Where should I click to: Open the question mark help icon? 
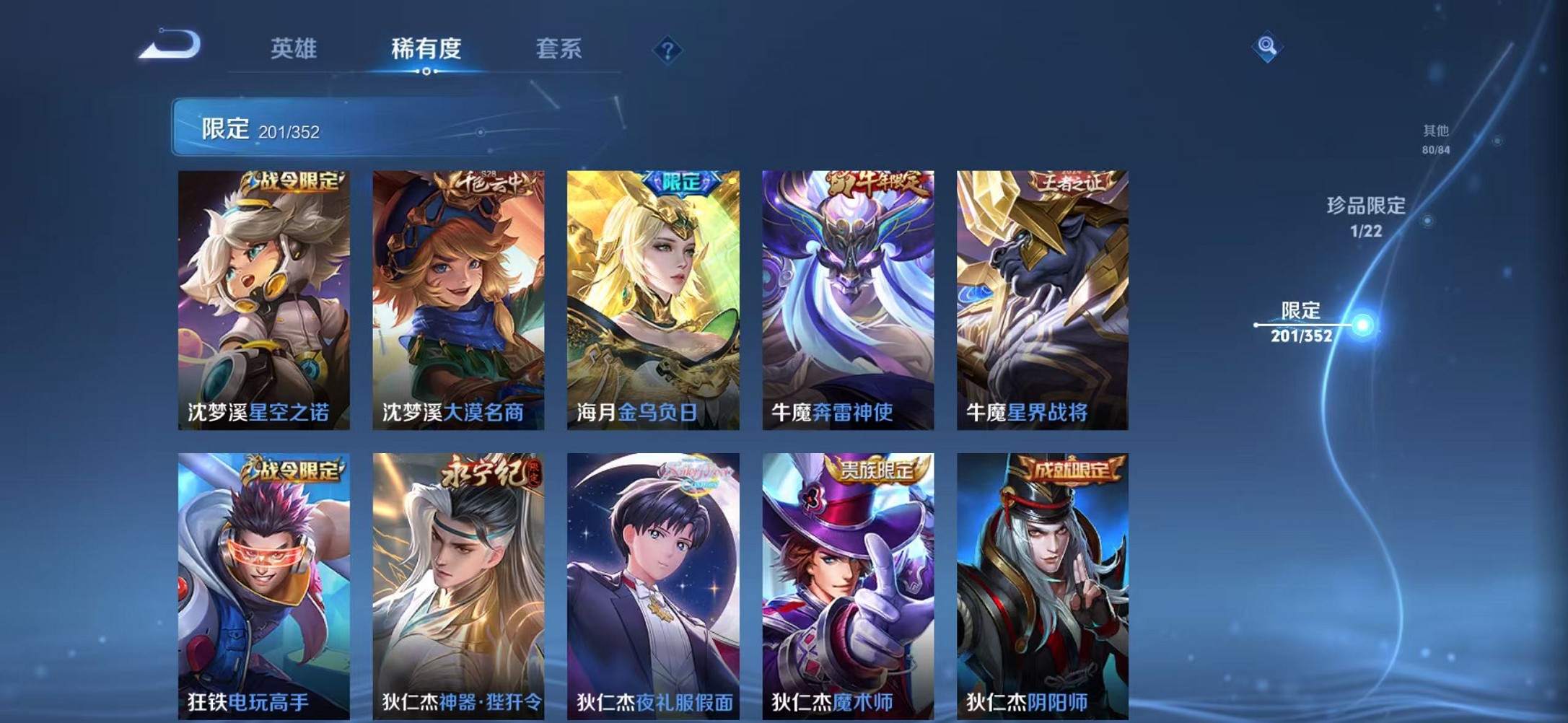pyautogui.click(x=668, y=49)
